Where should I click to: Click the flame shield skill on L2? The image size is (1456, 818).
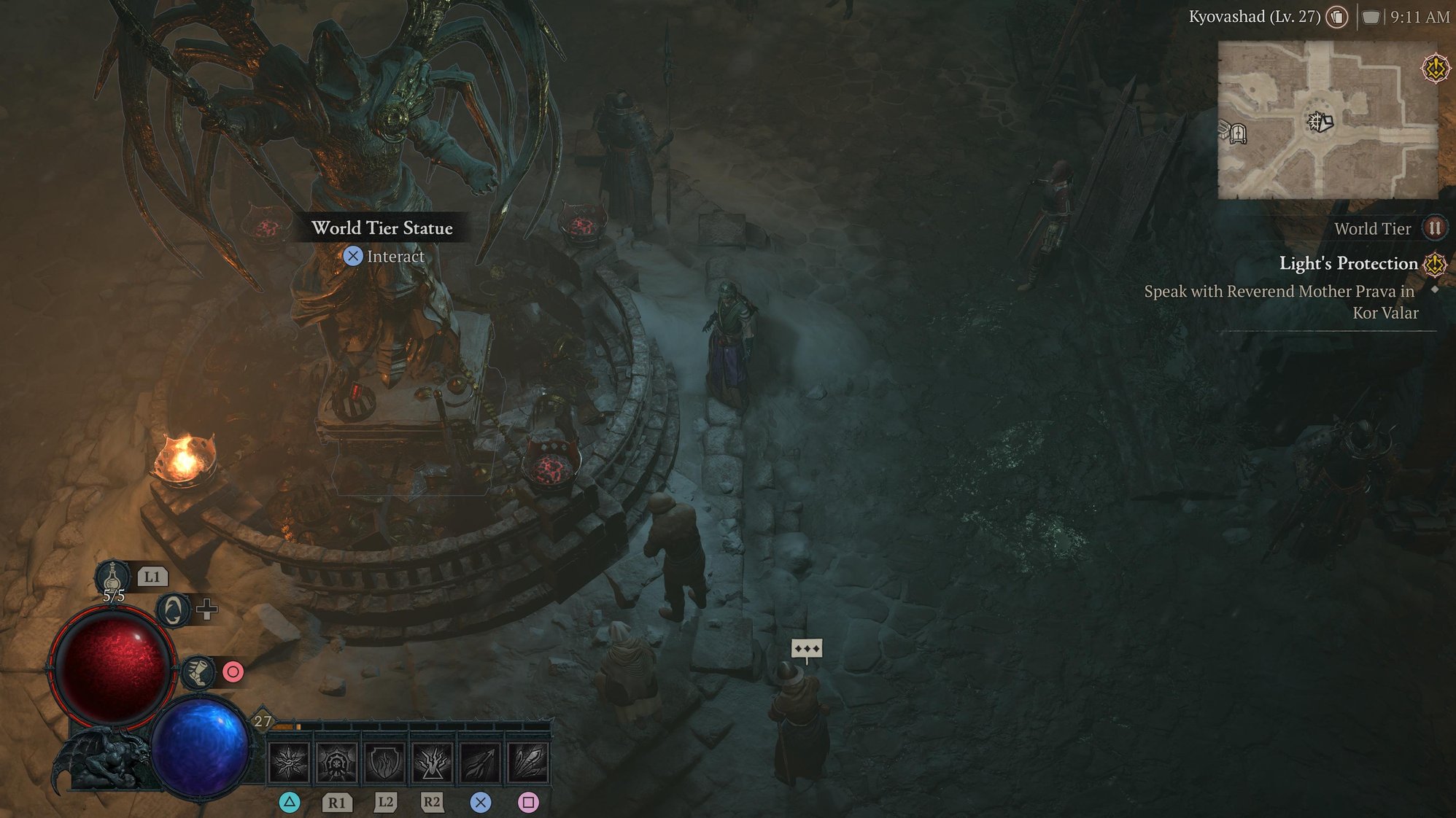(x=383, y=763)
